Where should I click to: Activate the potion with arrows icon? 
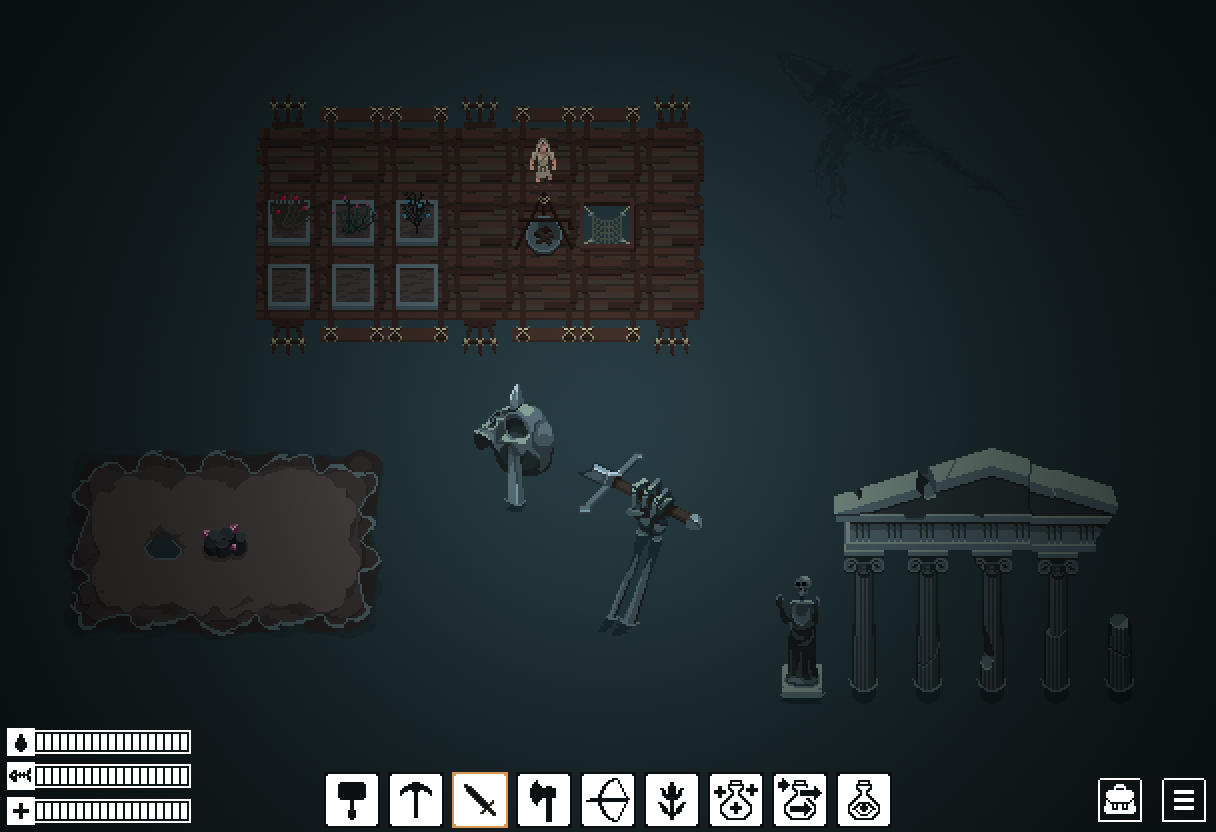(x=800, y=800)
